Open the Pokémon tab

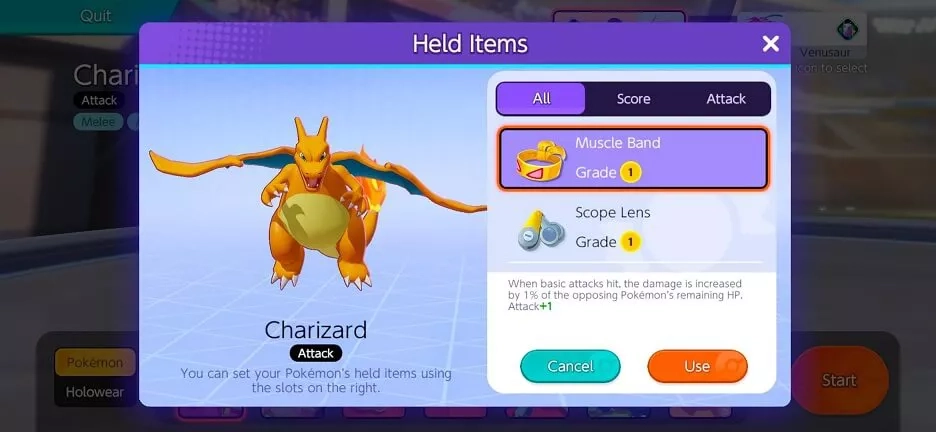pos(95,362)
